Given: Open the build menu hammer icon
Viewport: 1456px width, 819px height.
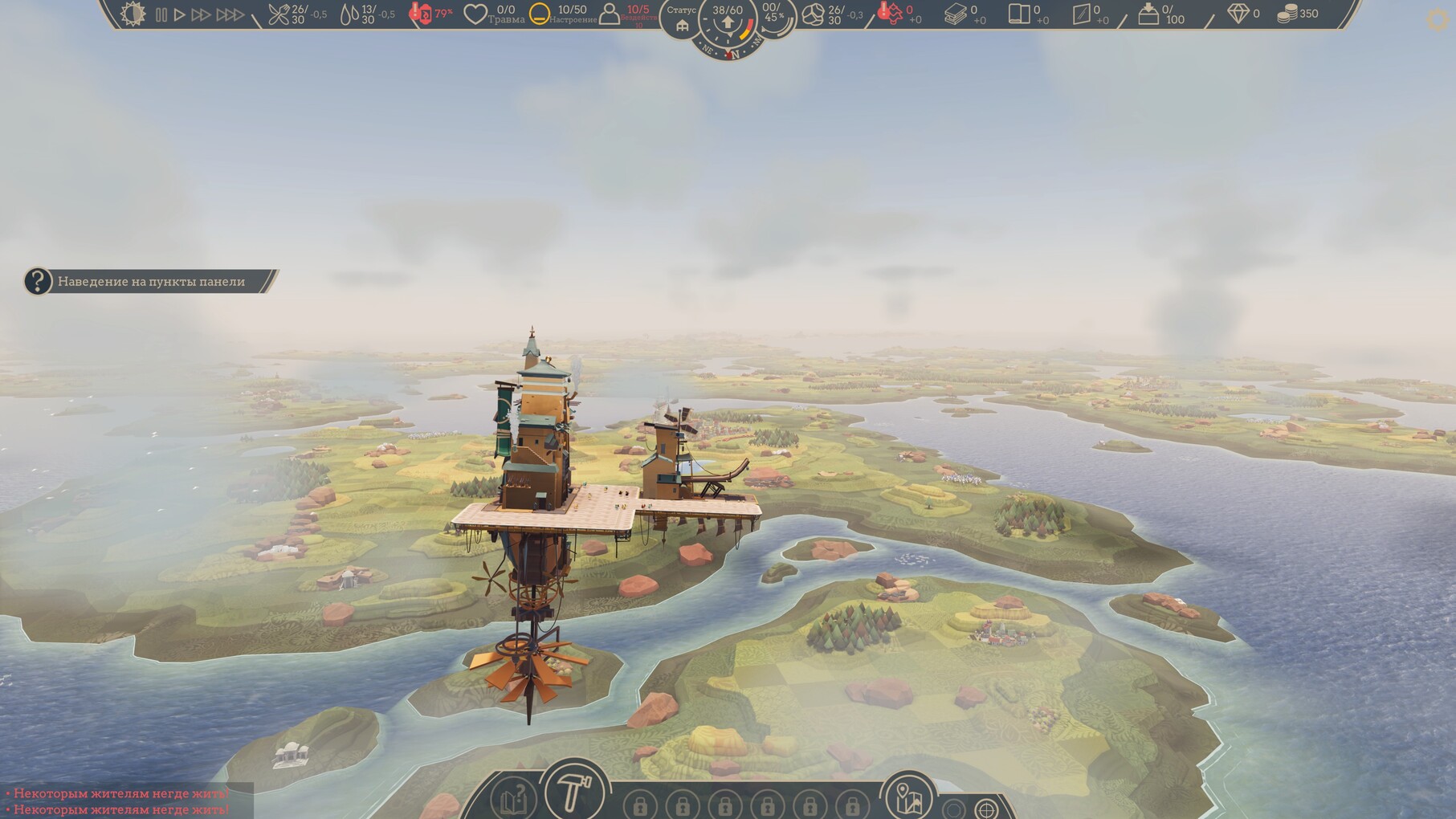Looking at the screenshot, I should pos(573,792).
